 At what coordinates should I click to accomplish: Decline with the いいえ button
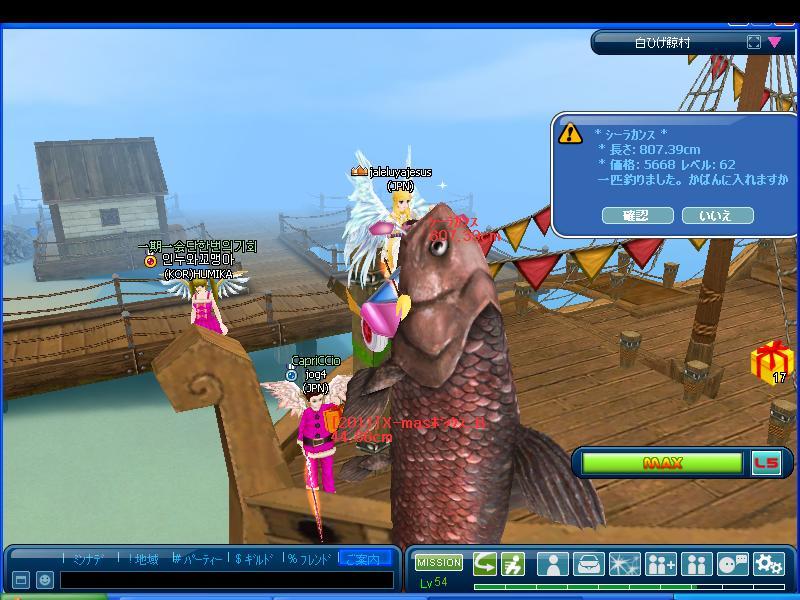click(x=717, y=215)
